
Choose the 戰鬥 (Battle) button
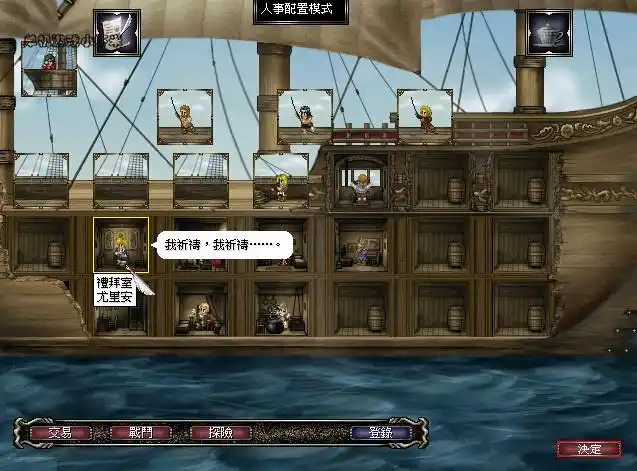pyautogui.click(x=141, y=433)
